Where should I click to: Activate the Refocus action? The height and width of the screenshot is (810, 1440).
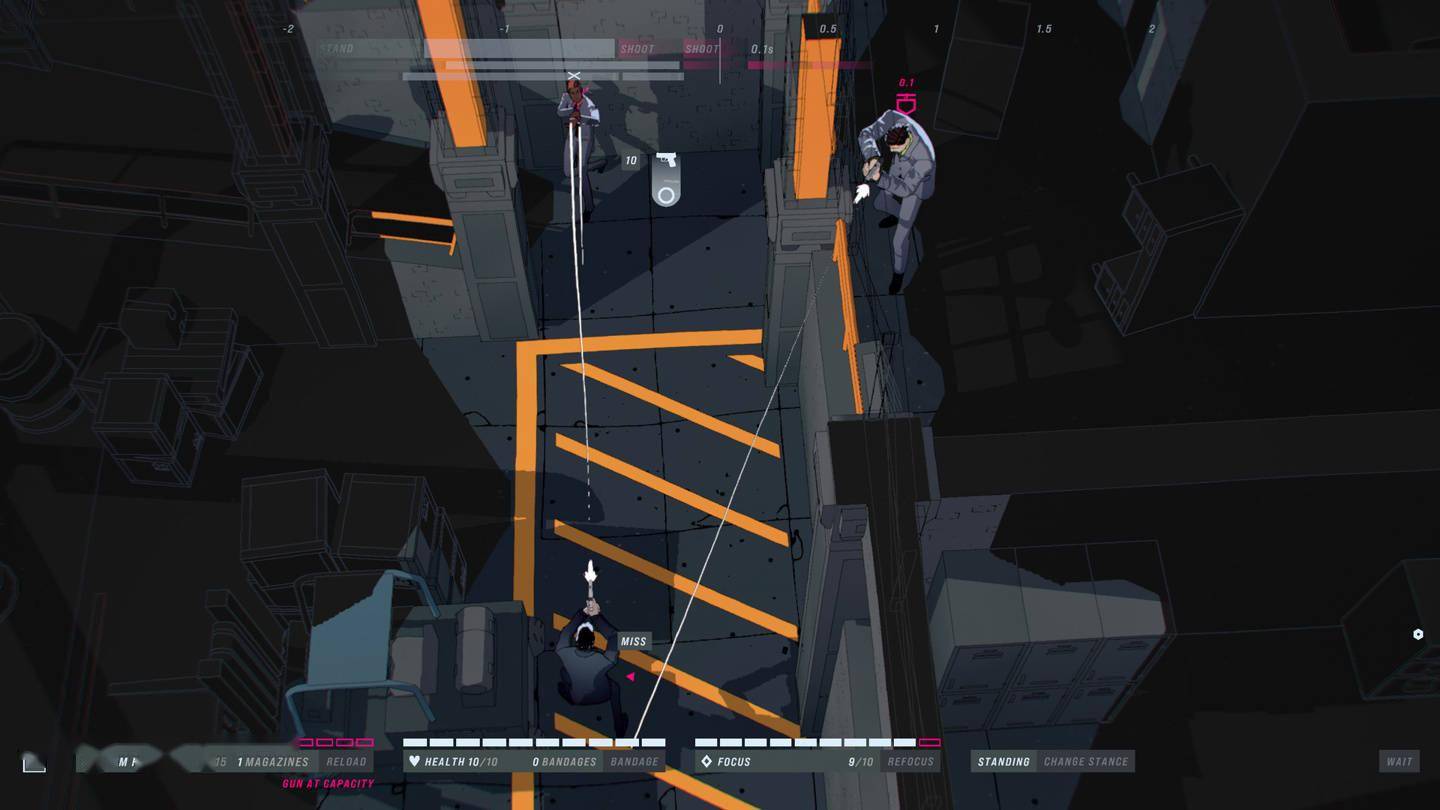click(x=910, y=762)
